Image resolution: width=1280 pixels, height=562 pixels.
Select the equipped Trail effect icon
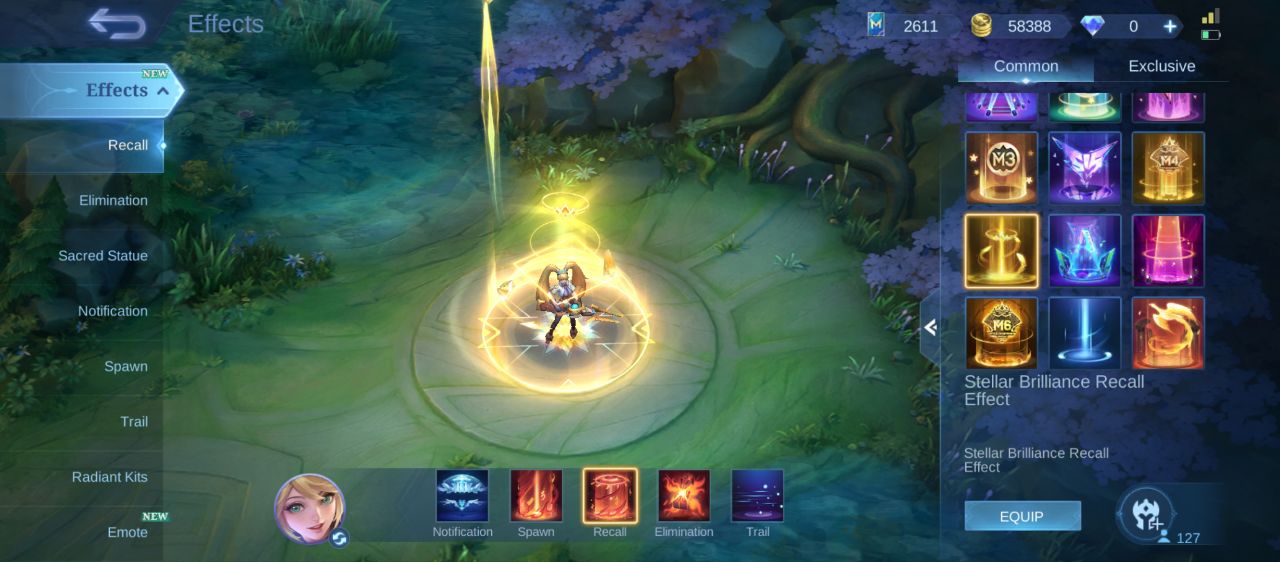click(757, 496)
